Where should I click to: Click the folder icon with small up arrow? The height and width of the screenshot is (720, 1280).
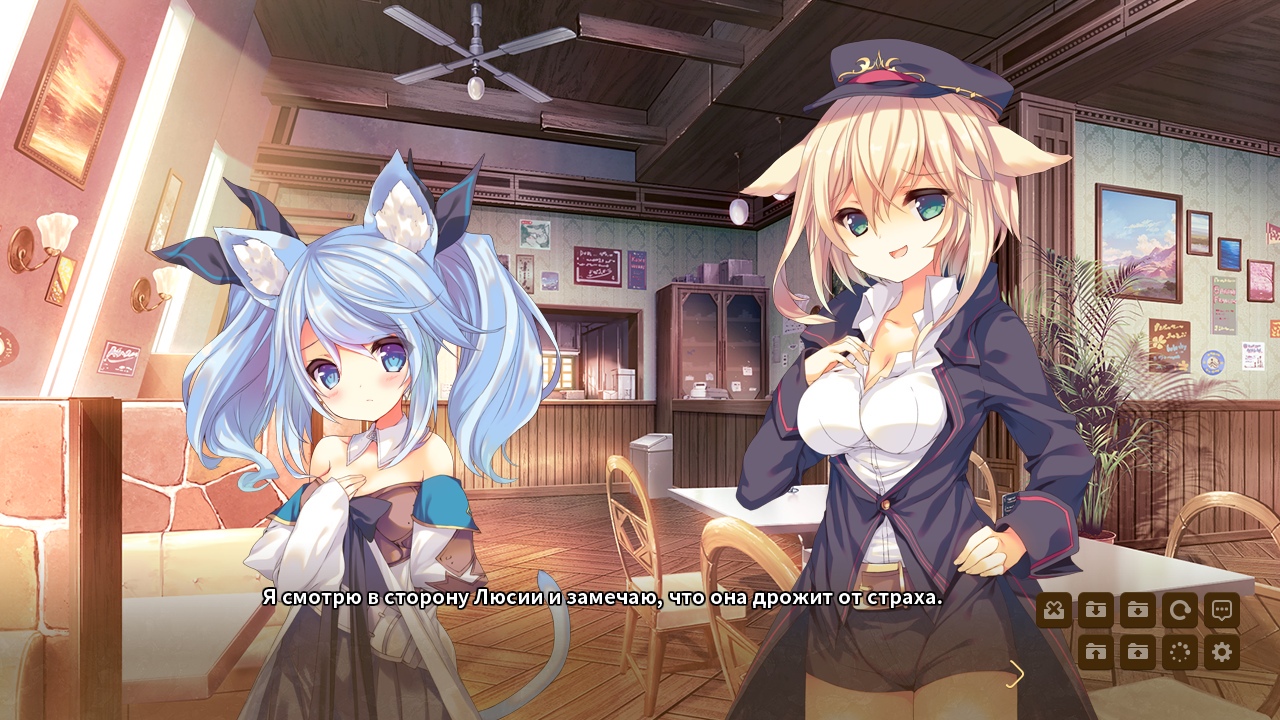(x=1137, y=652)
